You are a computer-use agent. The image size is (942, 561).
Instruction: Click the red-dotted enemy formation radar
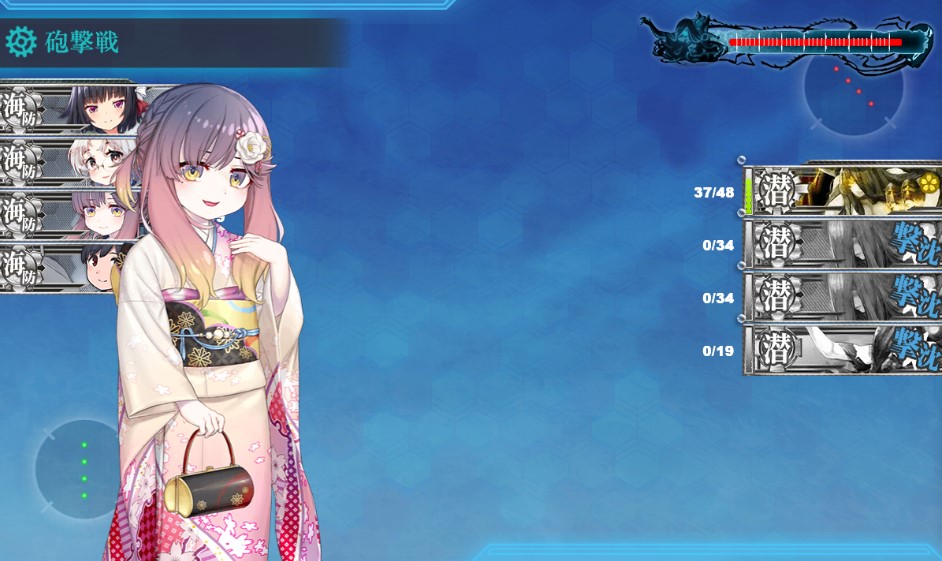coord(853,88)
